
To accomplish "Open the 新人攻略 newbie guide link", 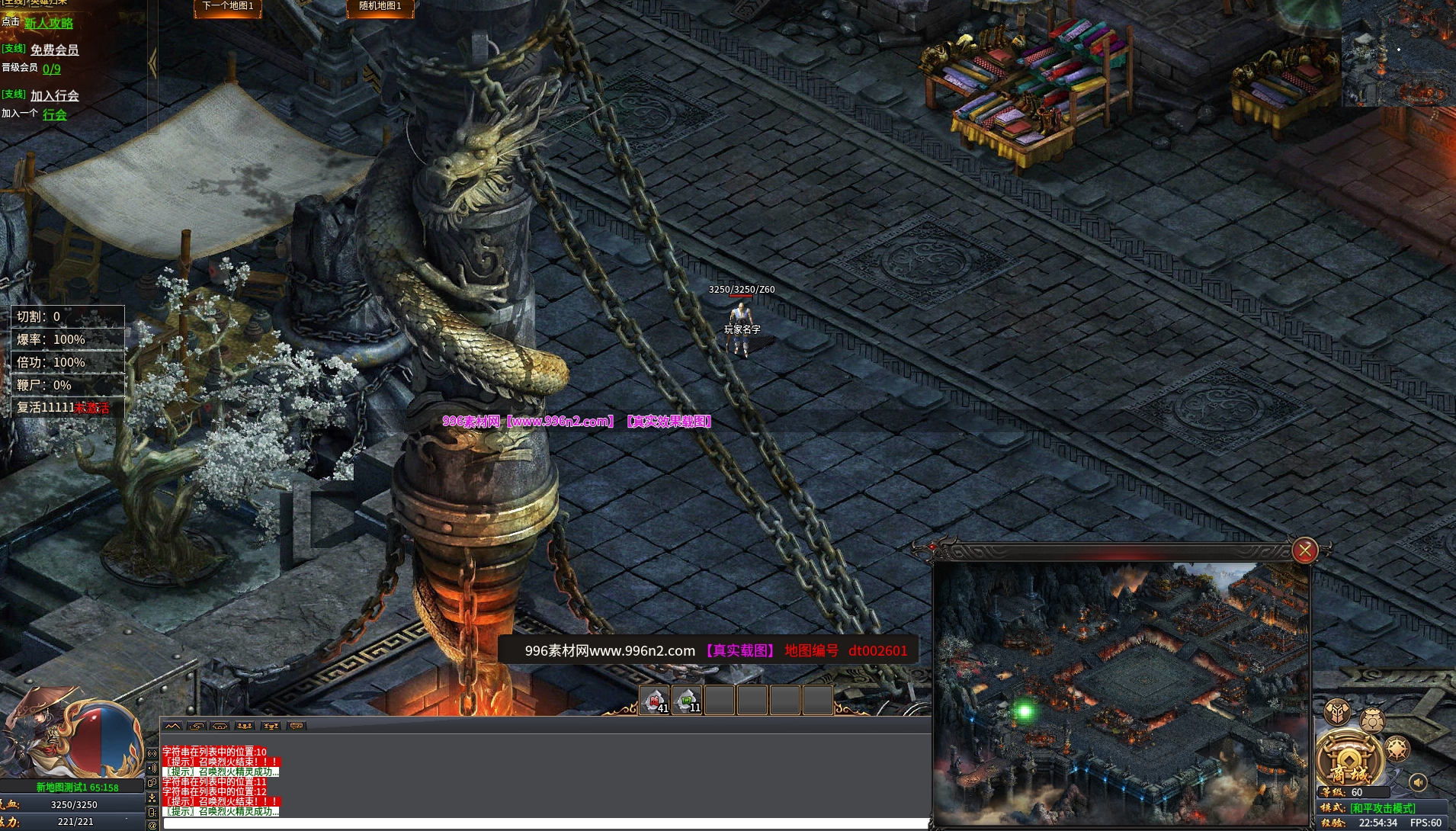I will click(49, 23).
